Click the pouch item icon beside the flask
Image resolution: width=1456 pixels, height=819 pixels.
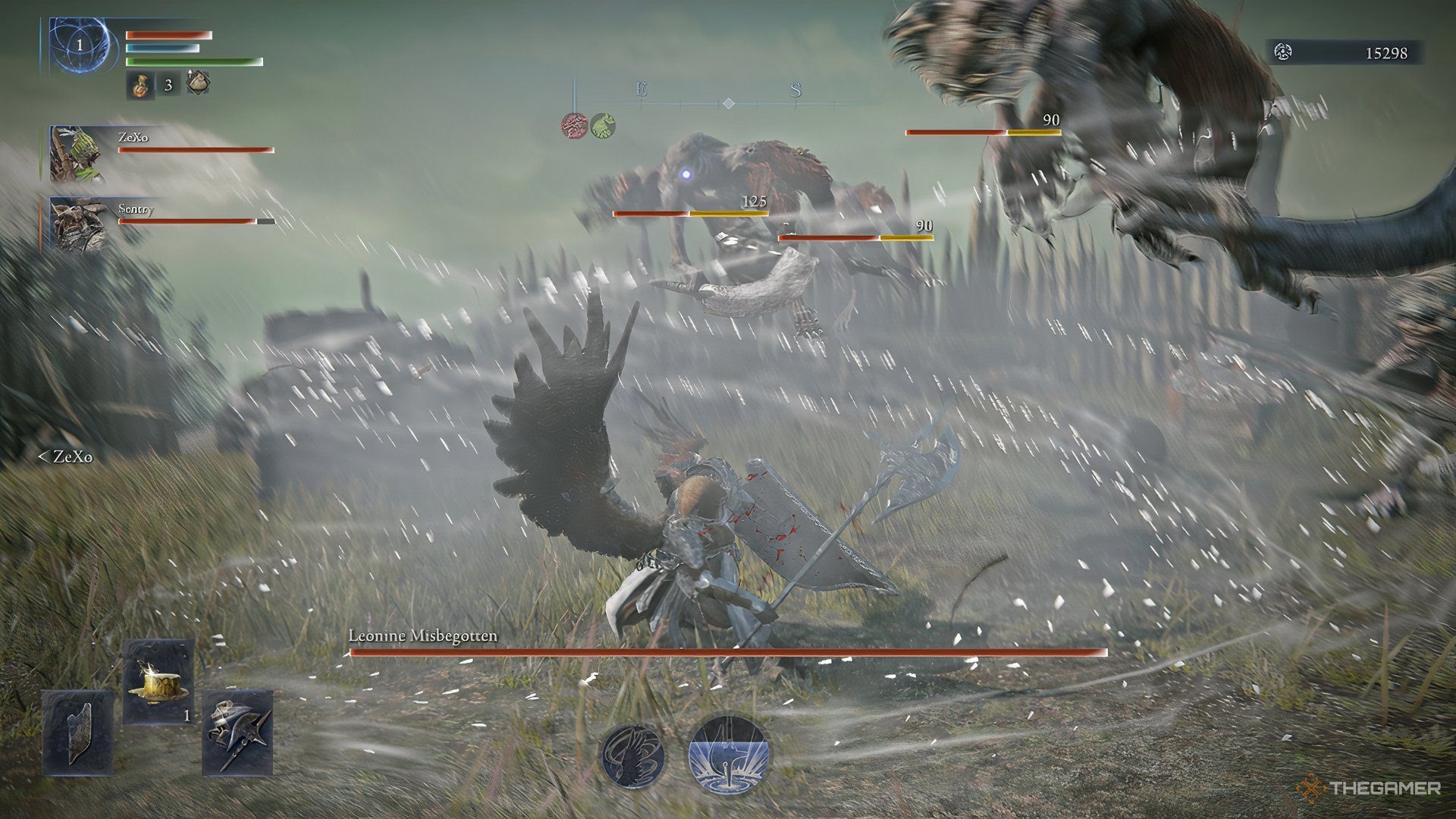(198, 85)
